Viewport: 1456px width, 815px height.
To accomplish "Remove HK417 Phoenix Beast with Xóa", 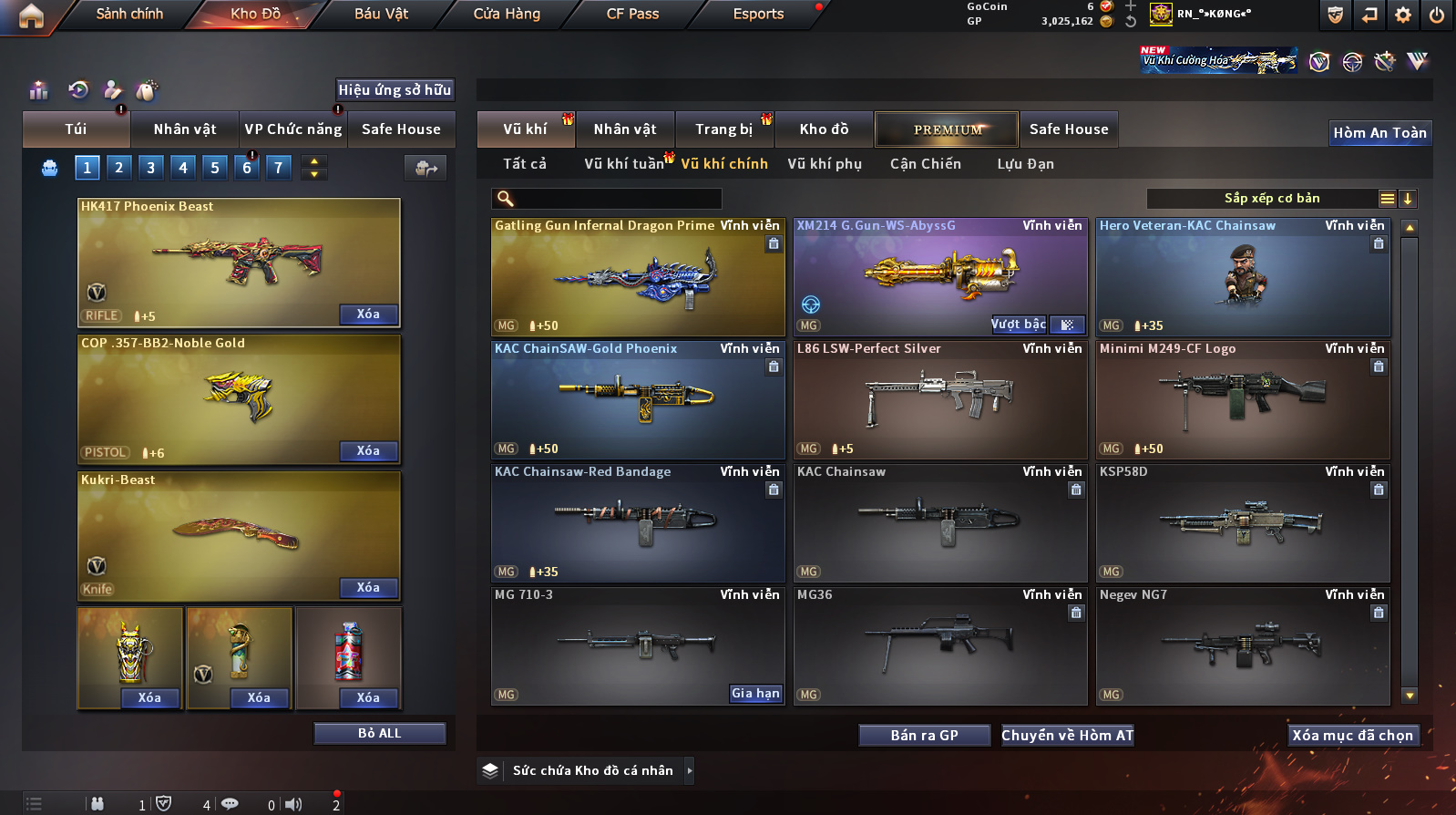I will (x=368, y=315).
